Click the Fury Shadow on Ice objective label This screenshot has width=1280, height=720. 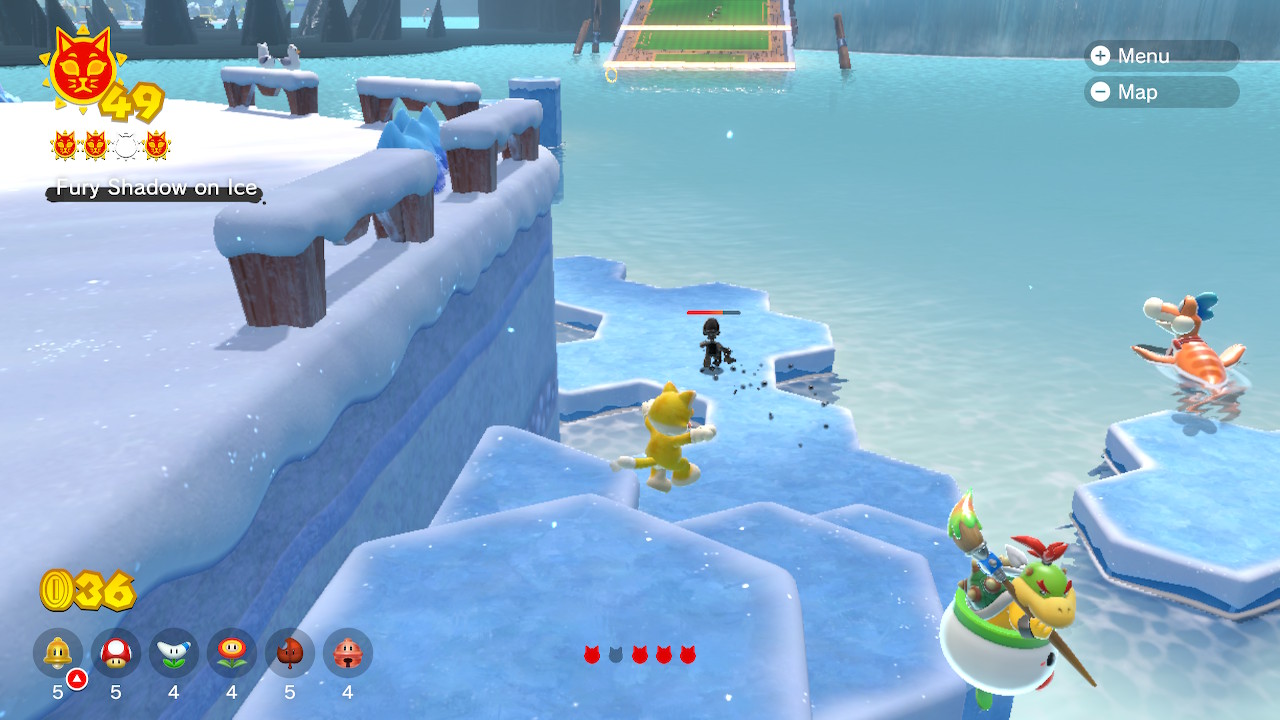[x=156, y=188]
